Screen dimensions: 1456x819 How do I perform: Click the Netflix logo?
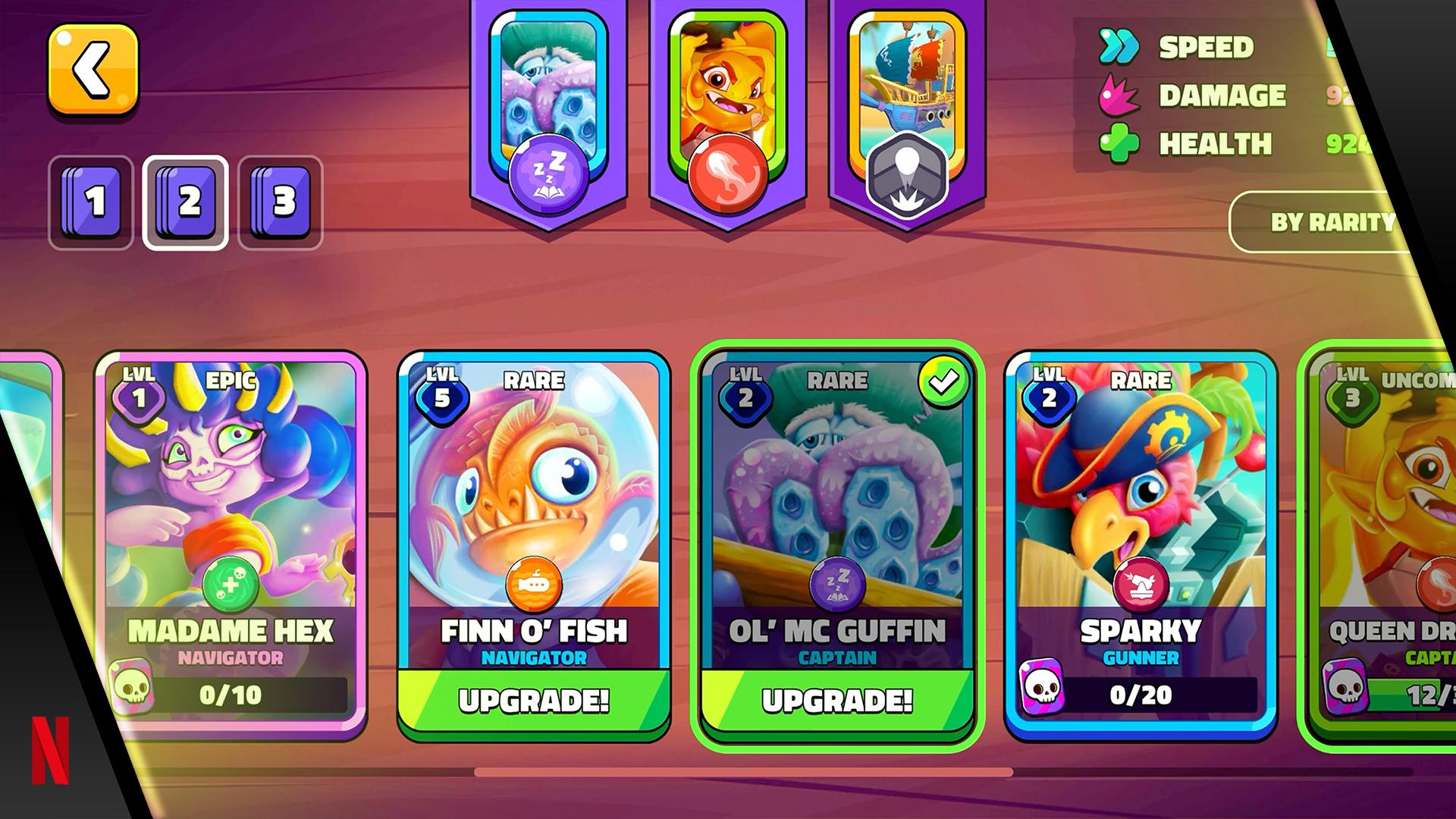click(x=50, y=750)
